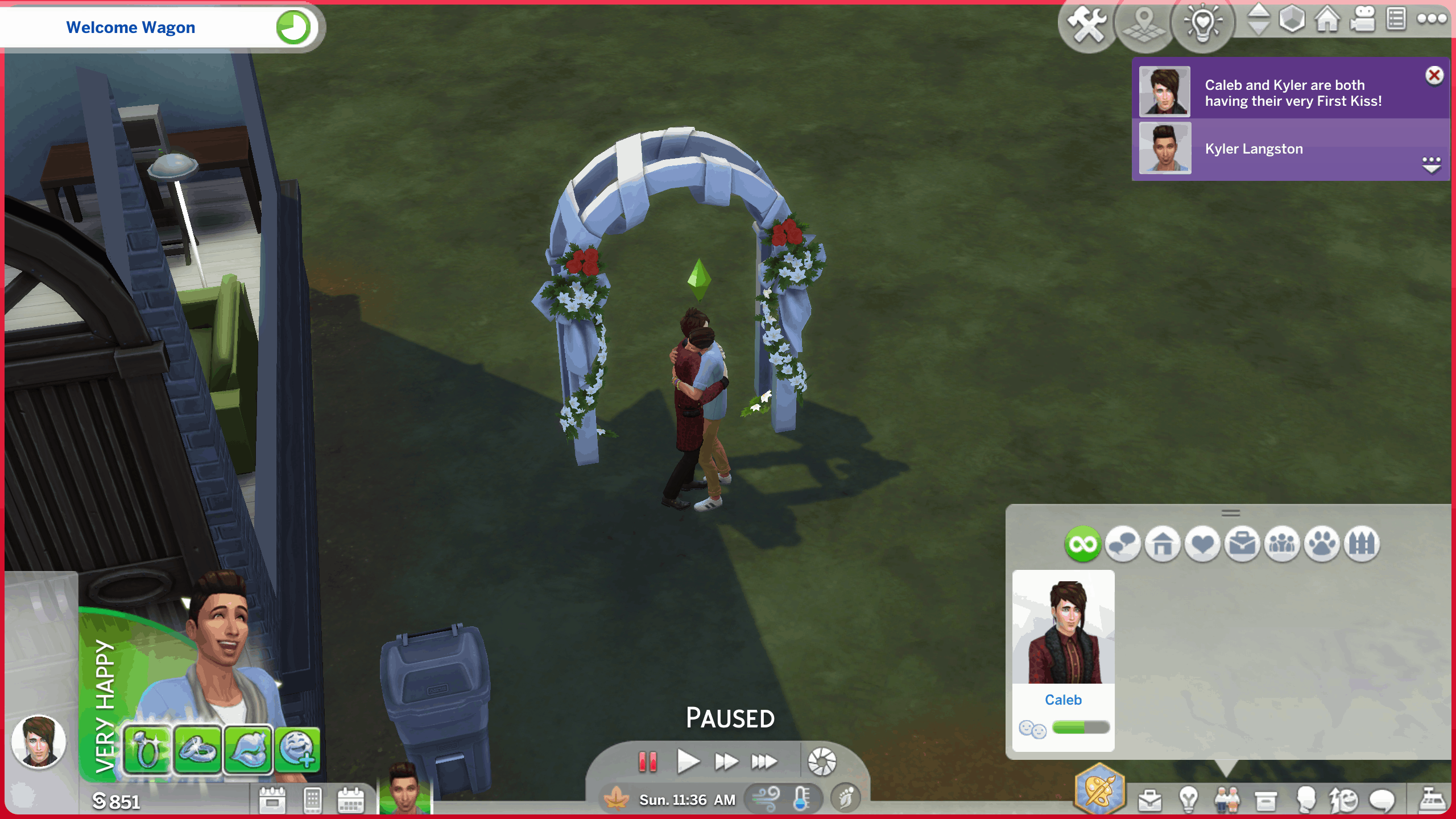Set game speed to fast forward
Image resolution: width=1456 pixels, height=819 pixels.
[726, 761]
